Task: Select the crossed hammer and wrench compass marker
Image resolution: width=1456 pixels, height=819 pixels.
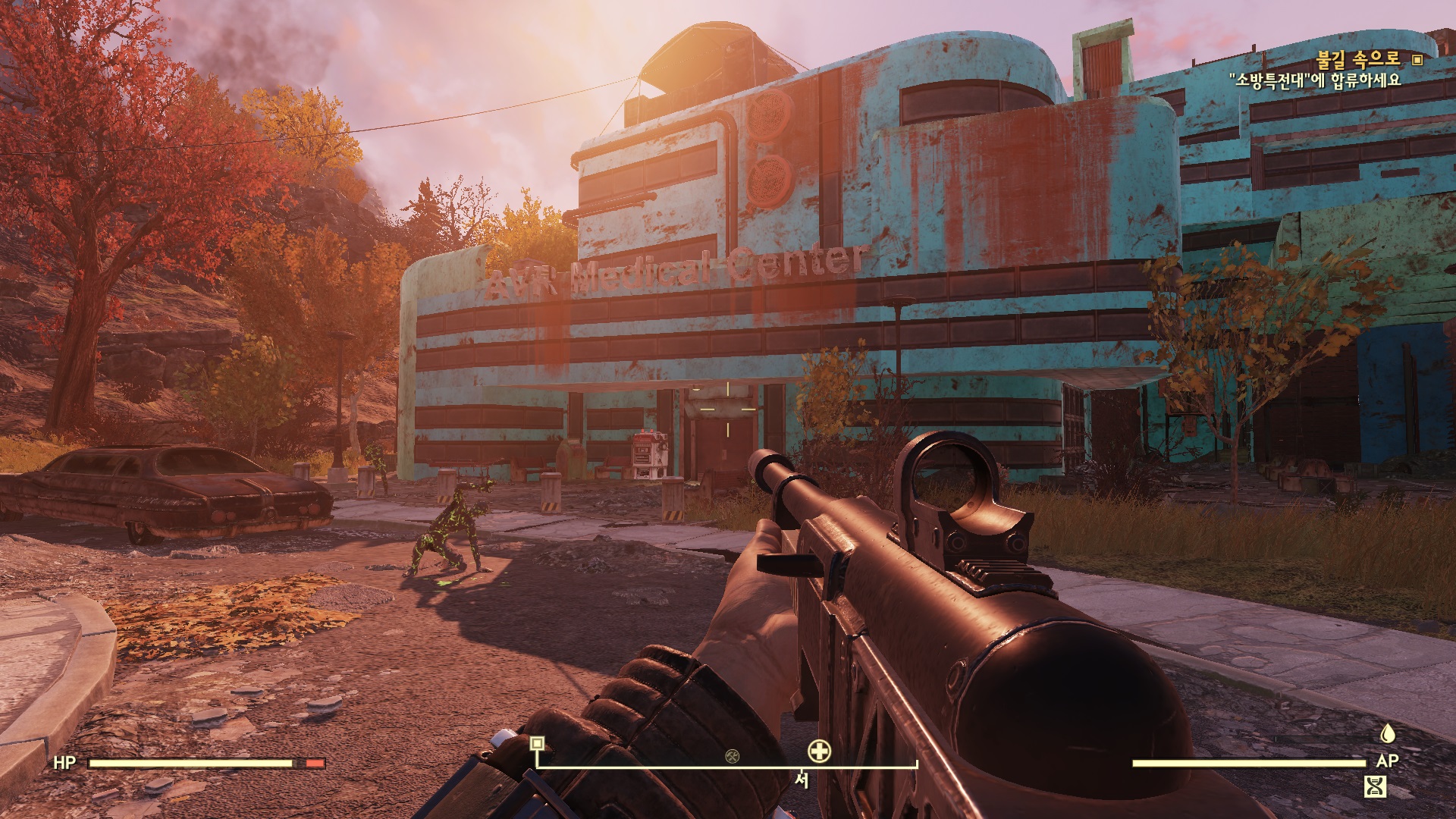Action: (732, 755)
